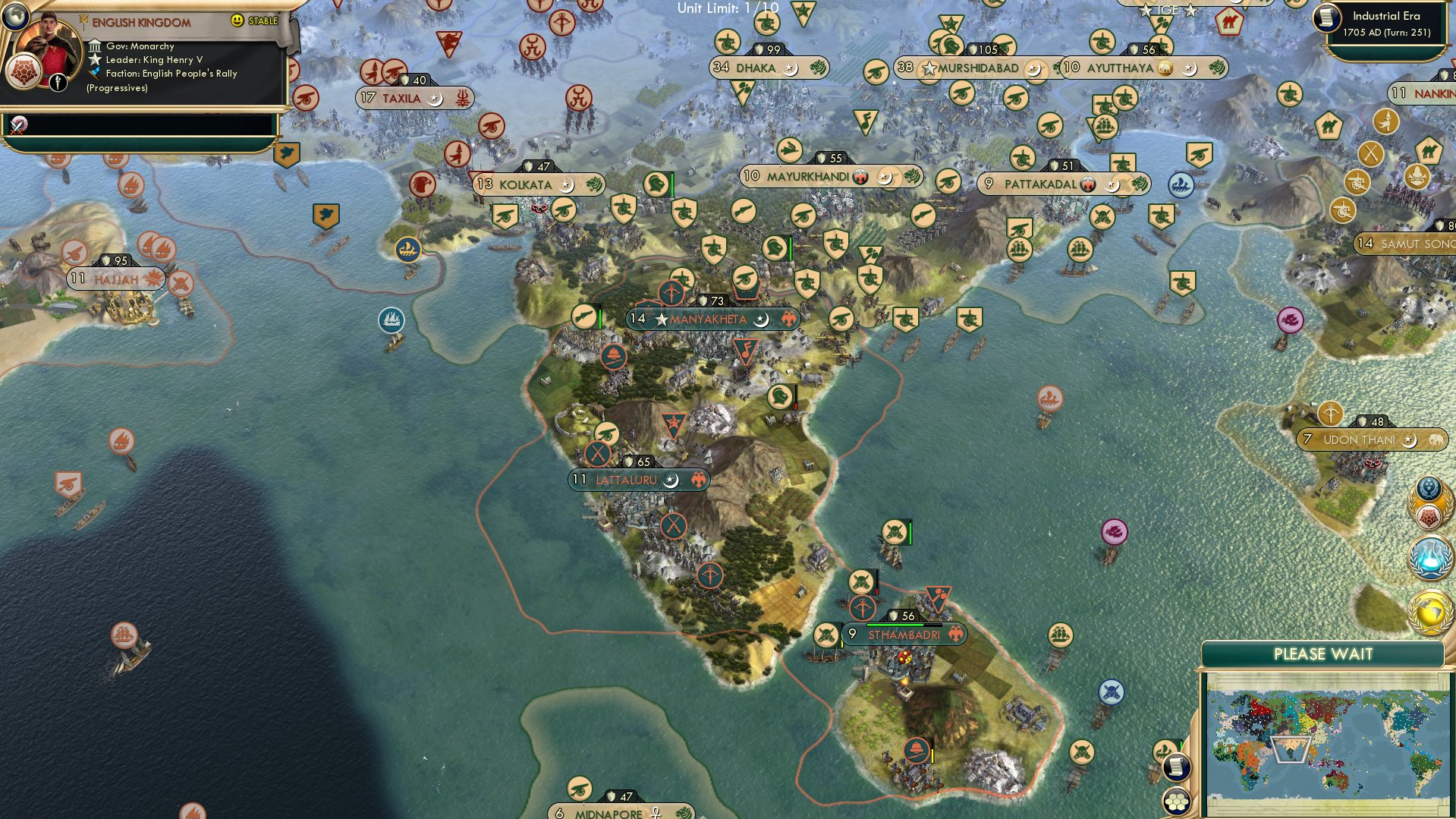Image resolution: width=1456 pixels, height=819 pixels.
Task: Click the torch icon beside the leader portrait
Action: tap(58, 82)
